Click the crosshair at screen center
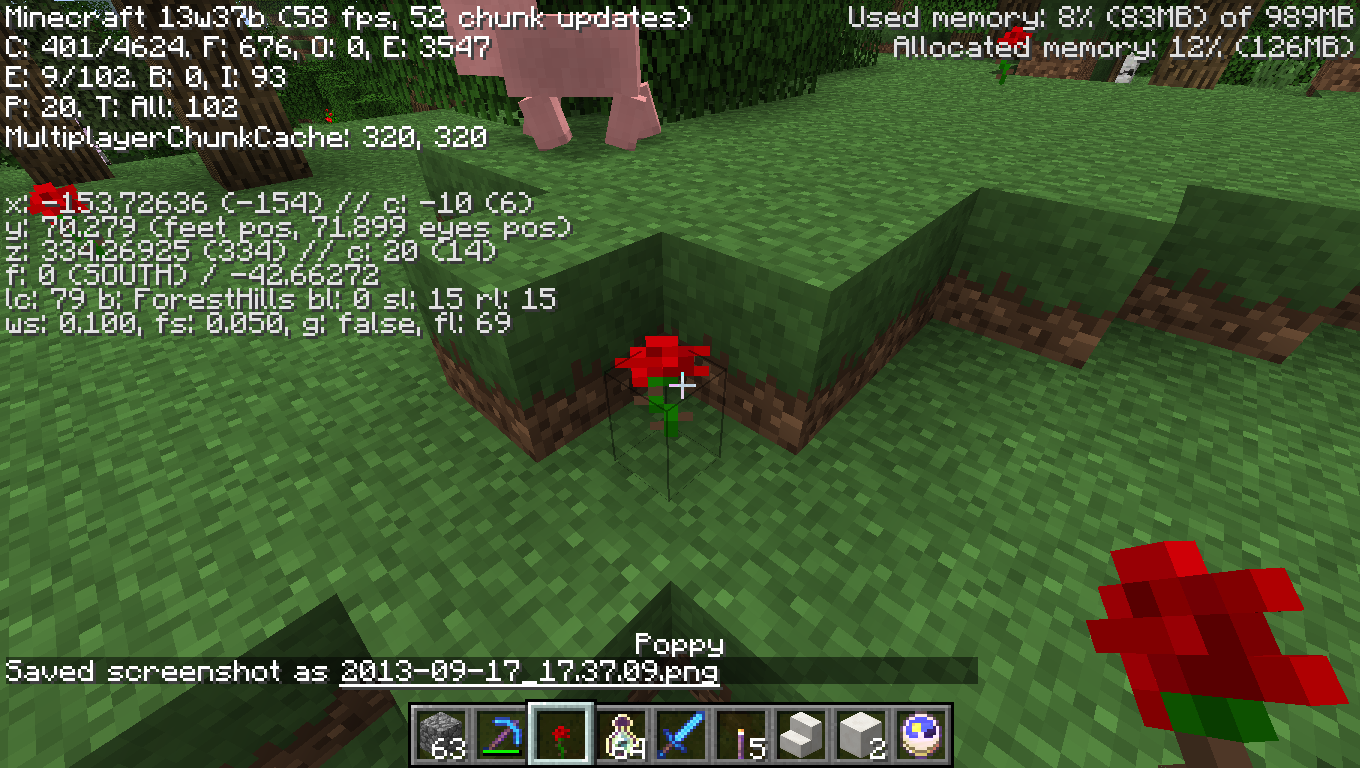Screen dimensions: 1360x768 (681, 384)
